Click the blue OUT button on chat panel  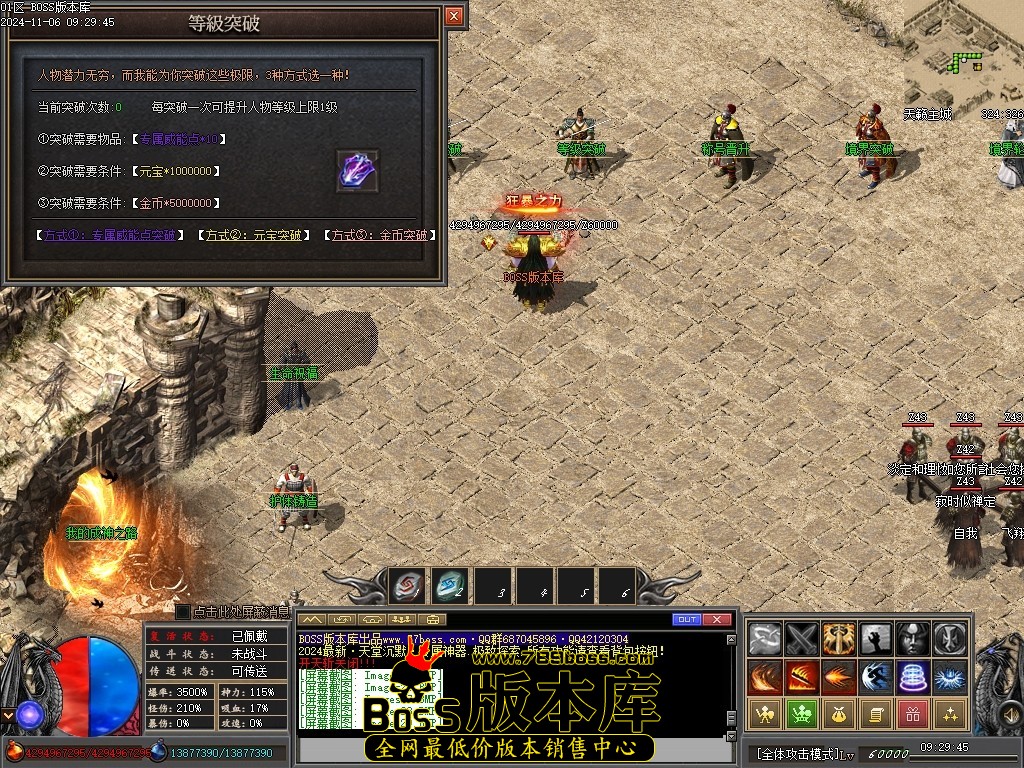coord(686,620)
